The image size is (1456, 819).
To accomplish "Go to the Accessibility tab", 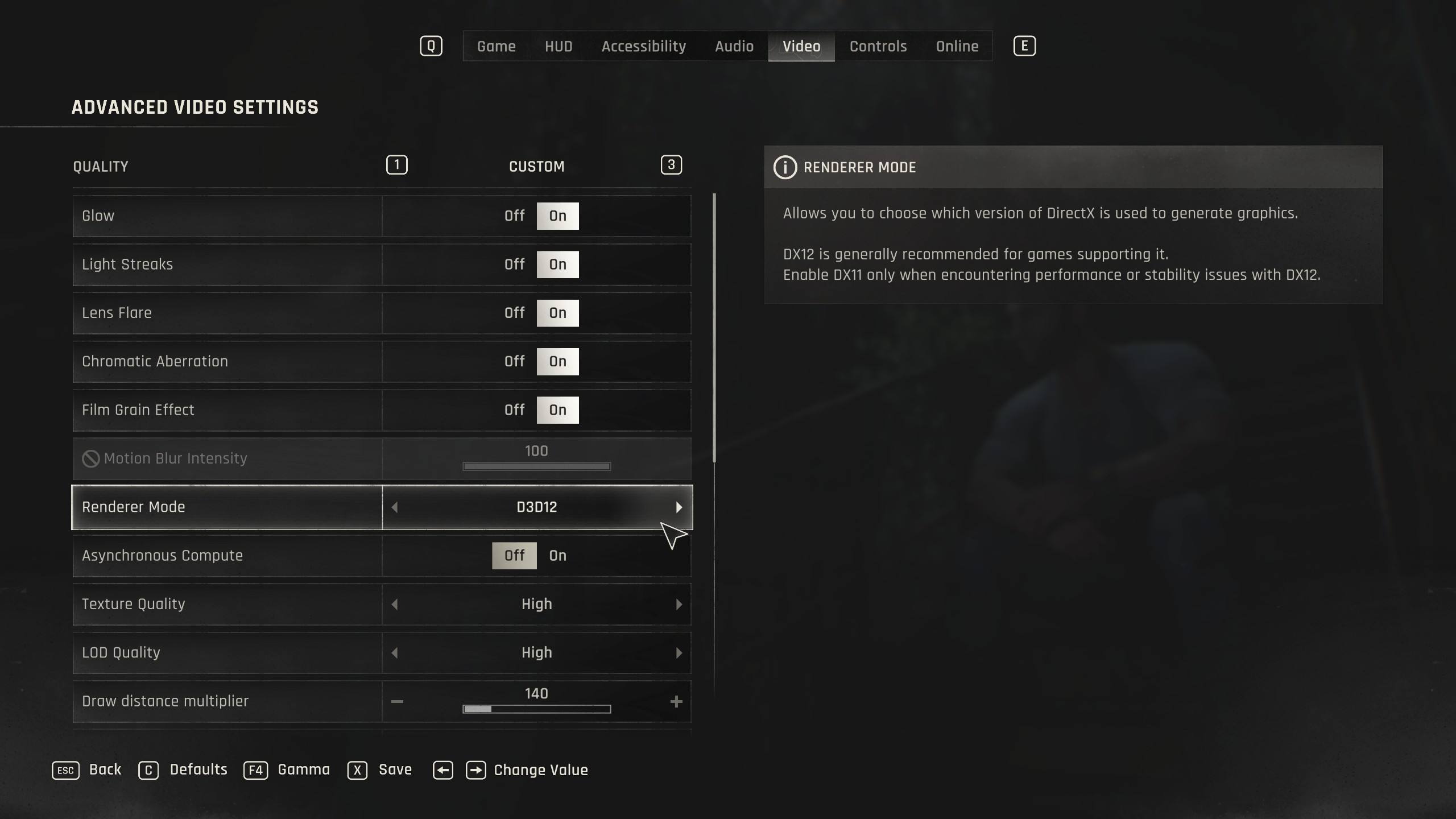I will point(643,46).
